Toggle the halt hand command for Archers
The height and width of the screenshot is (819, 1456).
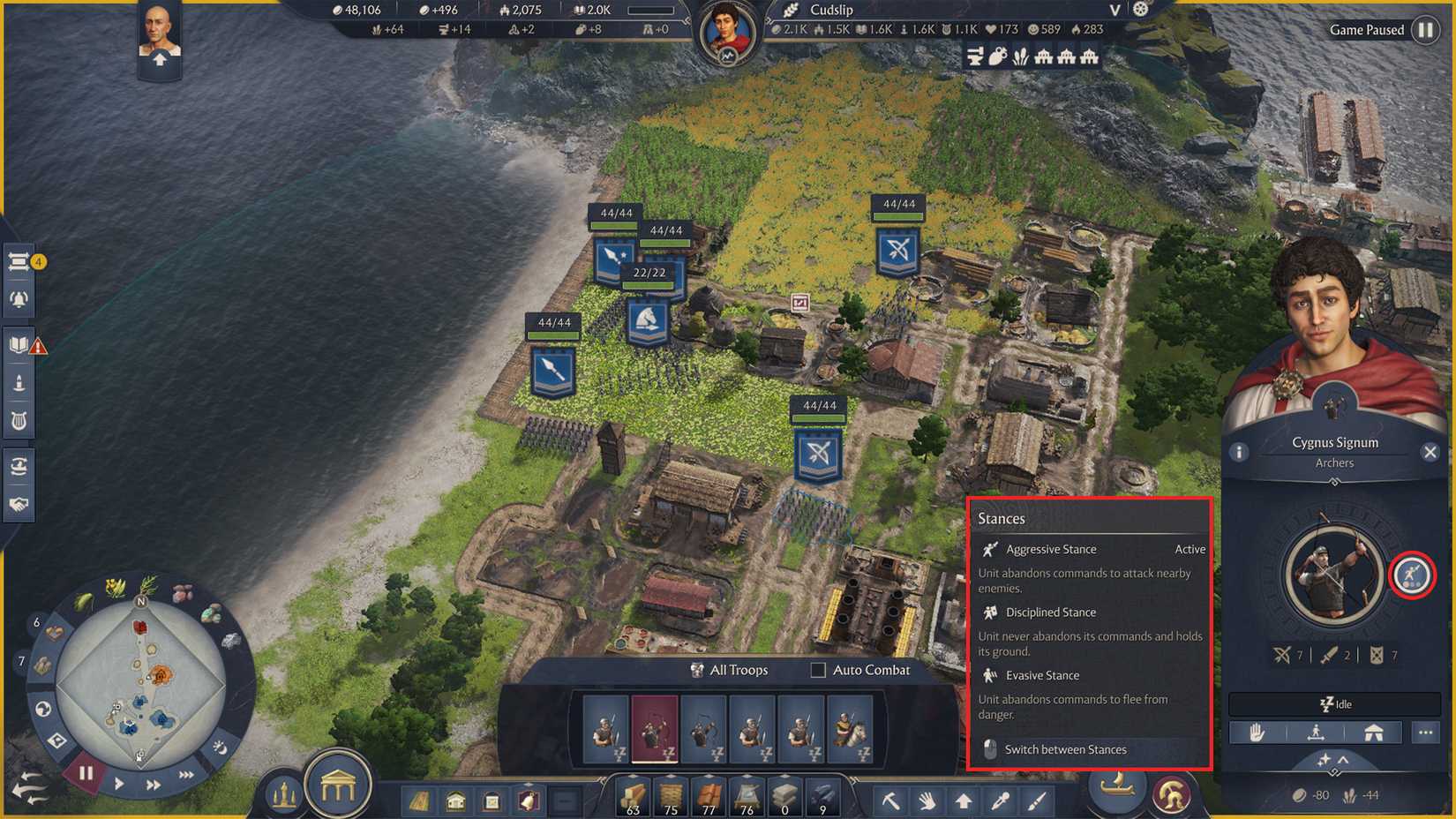pos(1257,732)
